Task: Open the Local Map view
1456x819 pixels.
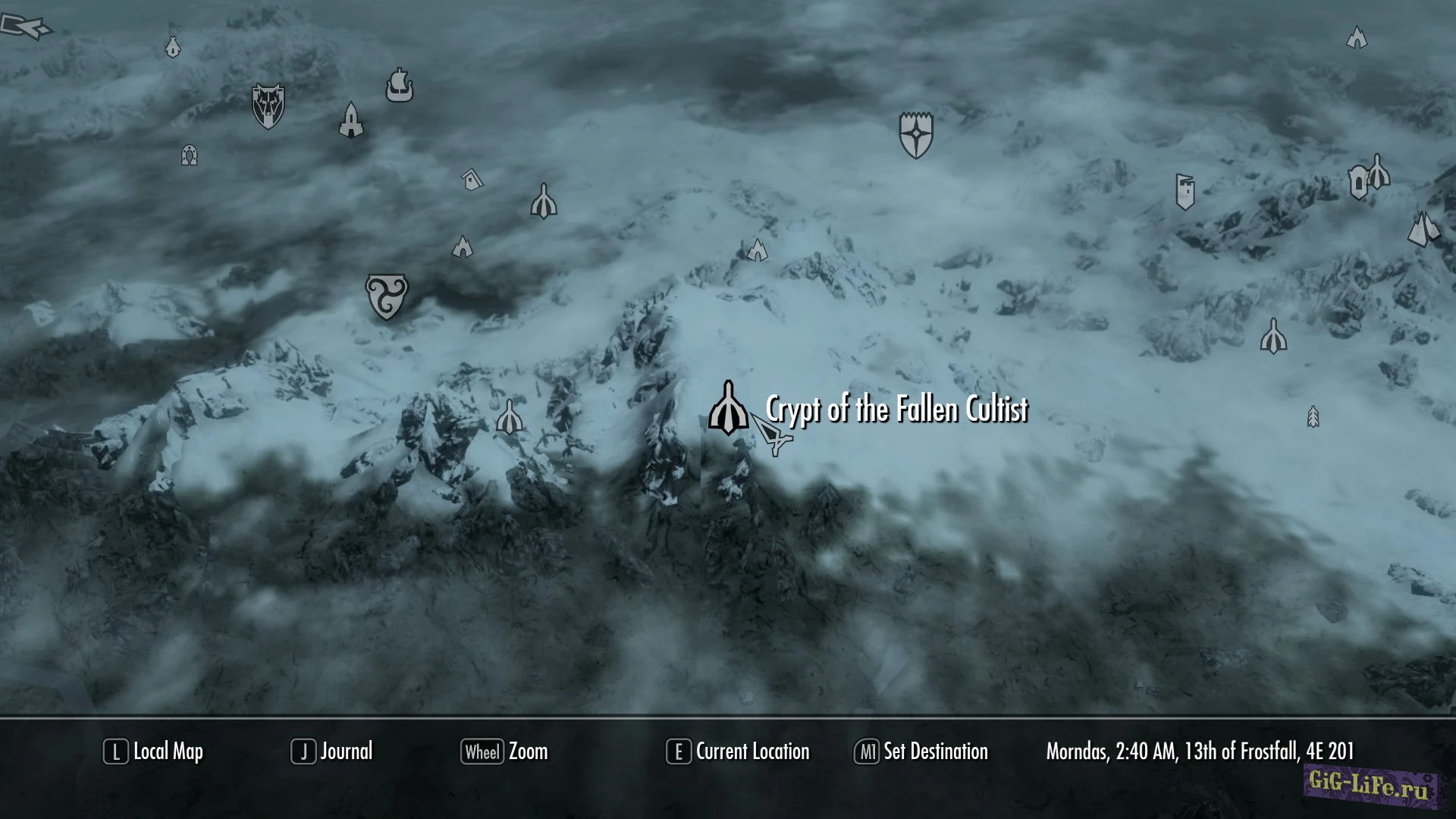Action: 154,752
